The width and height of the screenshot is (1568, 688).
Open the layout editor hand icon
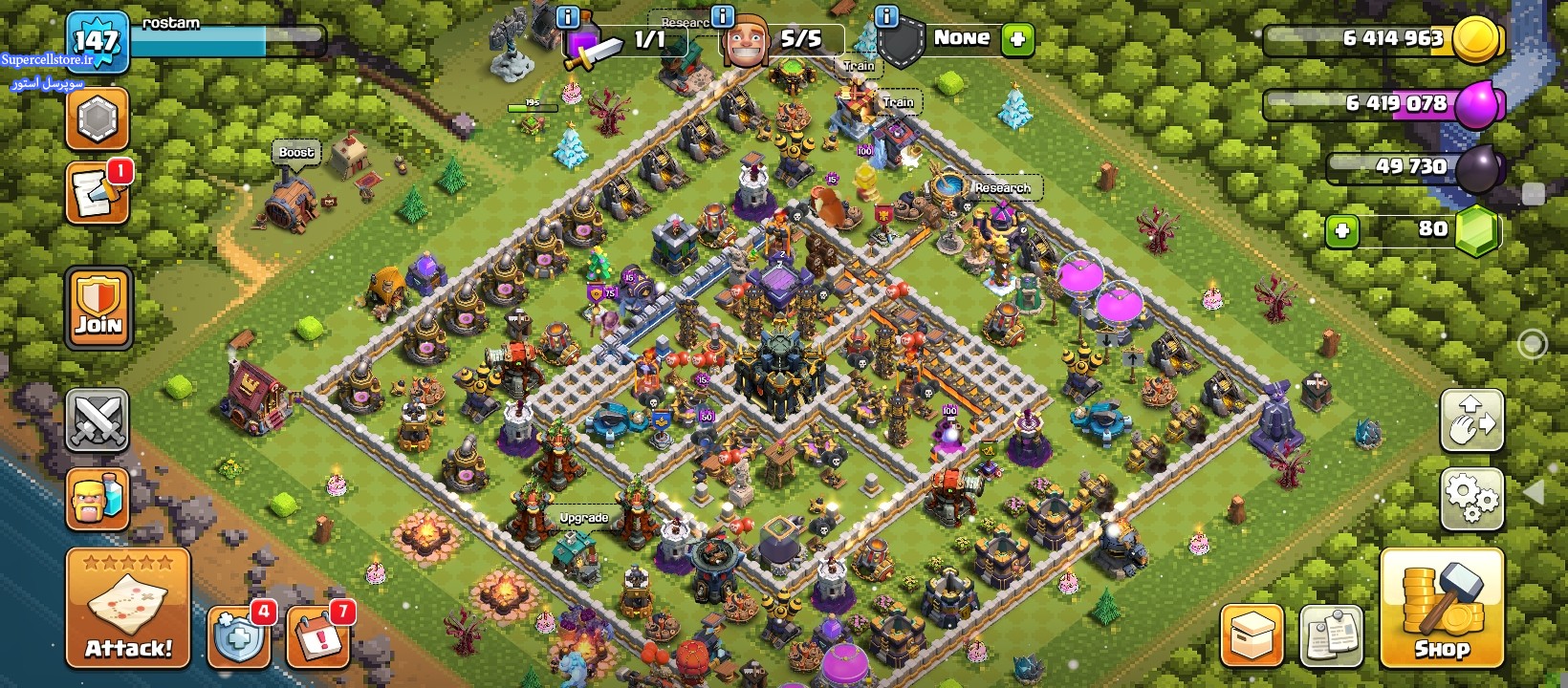(x=1471, y=419)
